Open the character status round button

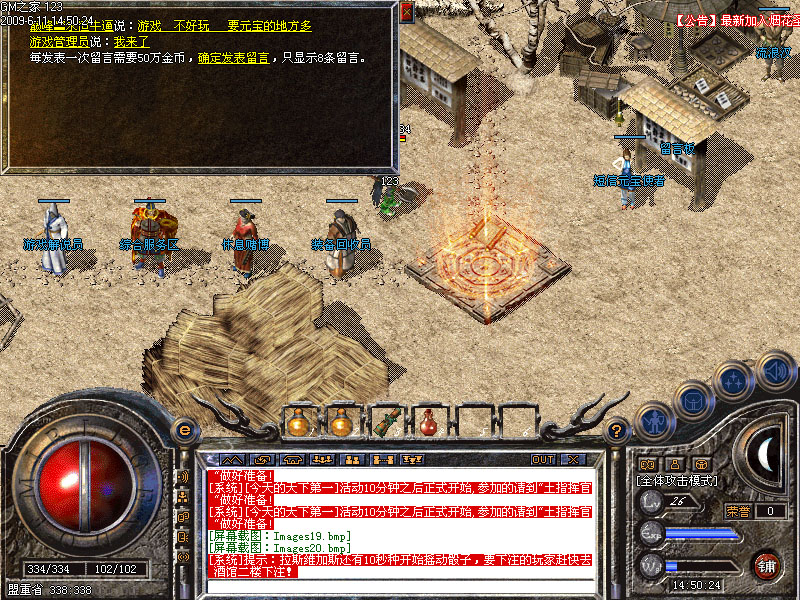pos(653,421)
